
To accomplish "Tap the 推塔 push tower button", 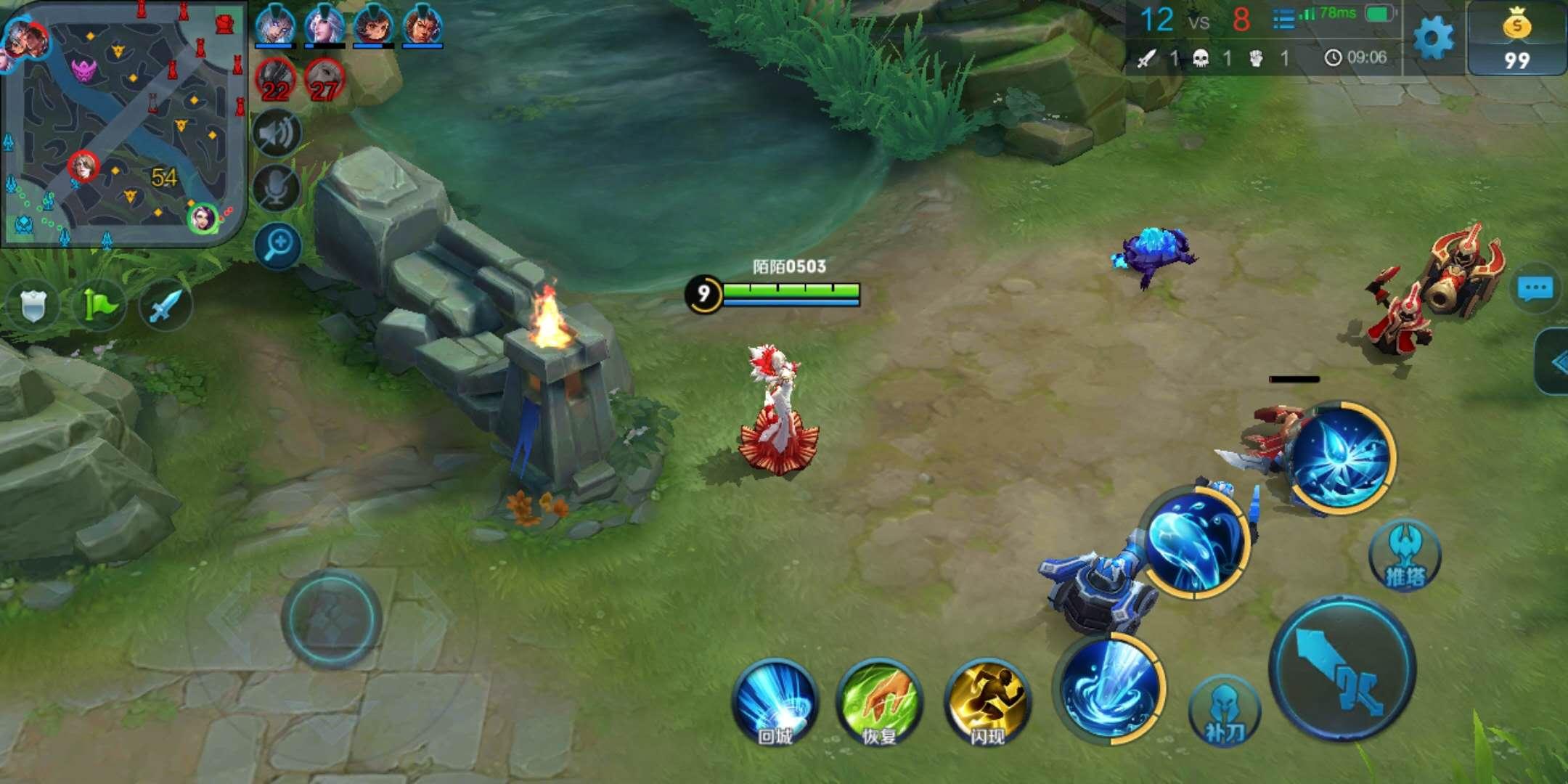I will pyautogui.click(x=1405, y=557).
